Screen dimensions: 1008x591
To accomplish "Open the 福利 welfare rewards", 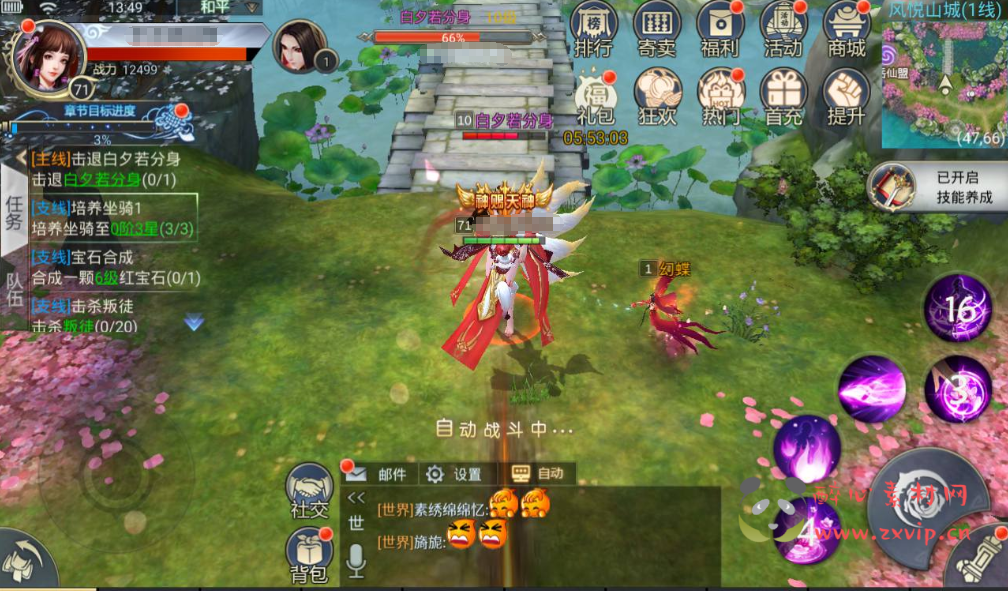I will [721, 28].
